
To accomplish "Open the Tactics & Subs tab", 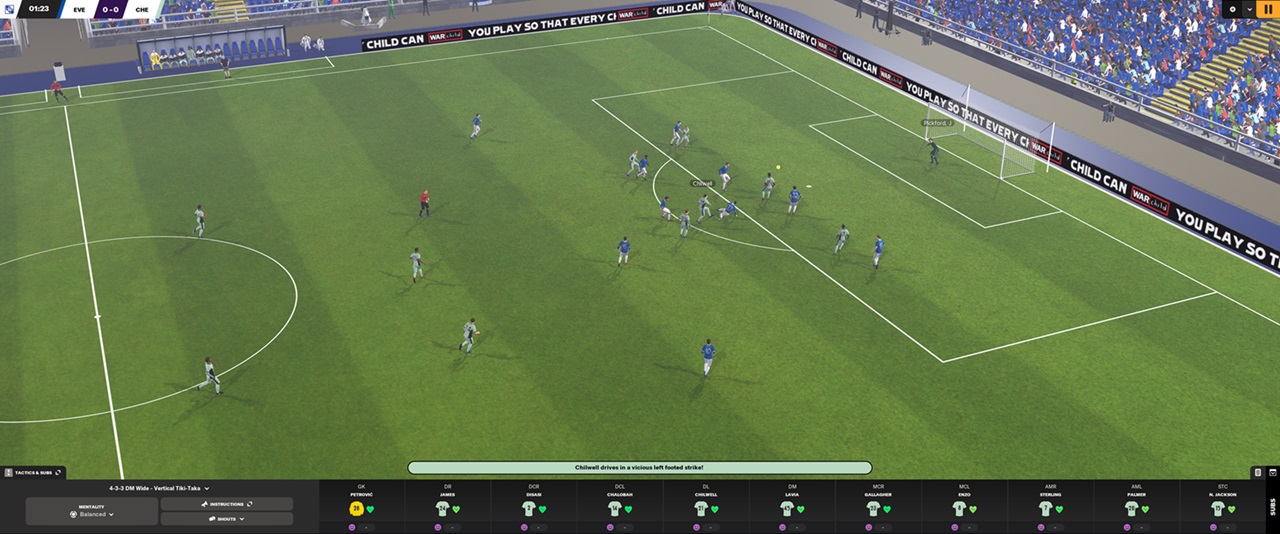I will [34, 472].
